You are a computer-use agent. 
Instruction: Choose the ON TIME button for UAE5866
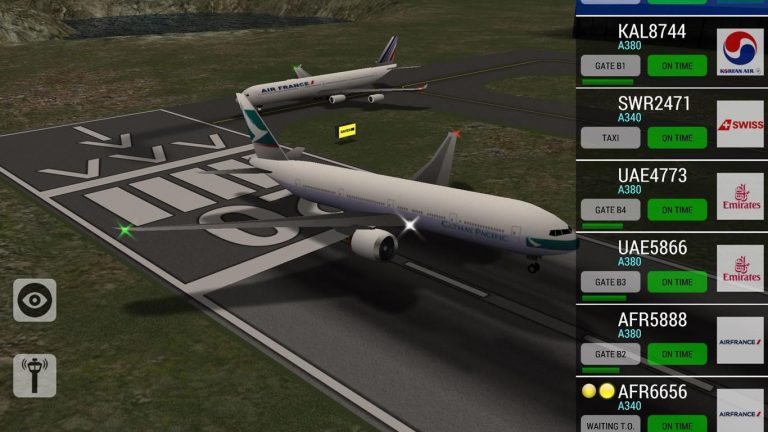677,282
